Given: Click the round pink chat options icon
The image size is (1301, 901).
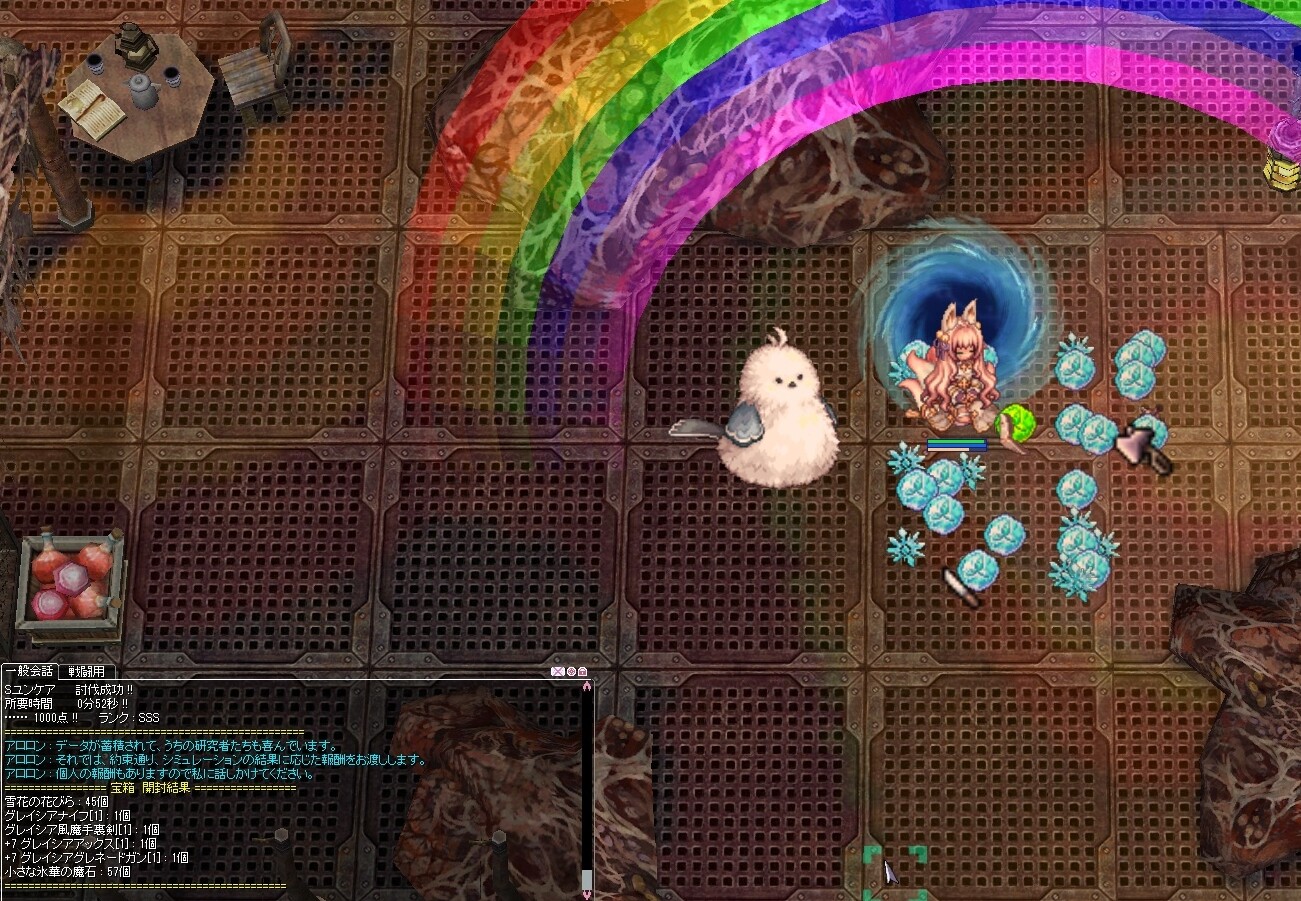Looking at the screenshot, I should click(571, 672).
